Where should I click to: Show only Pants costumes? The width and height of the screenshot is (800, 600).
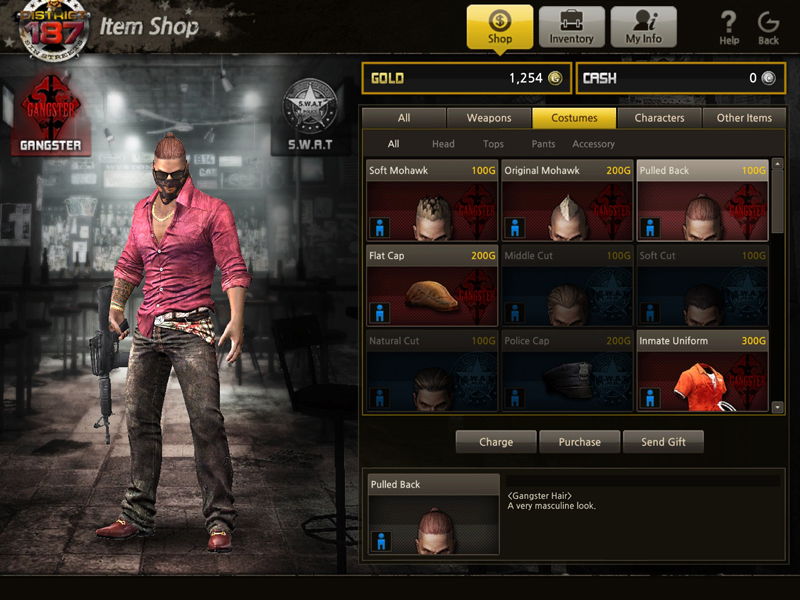pyautogui.click(x=543, y=144)
